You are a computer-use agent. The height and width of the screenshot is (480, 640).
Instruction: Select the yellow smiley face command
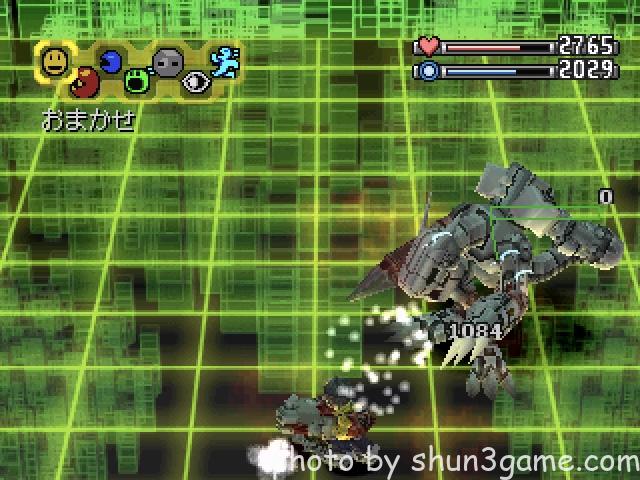54,62
